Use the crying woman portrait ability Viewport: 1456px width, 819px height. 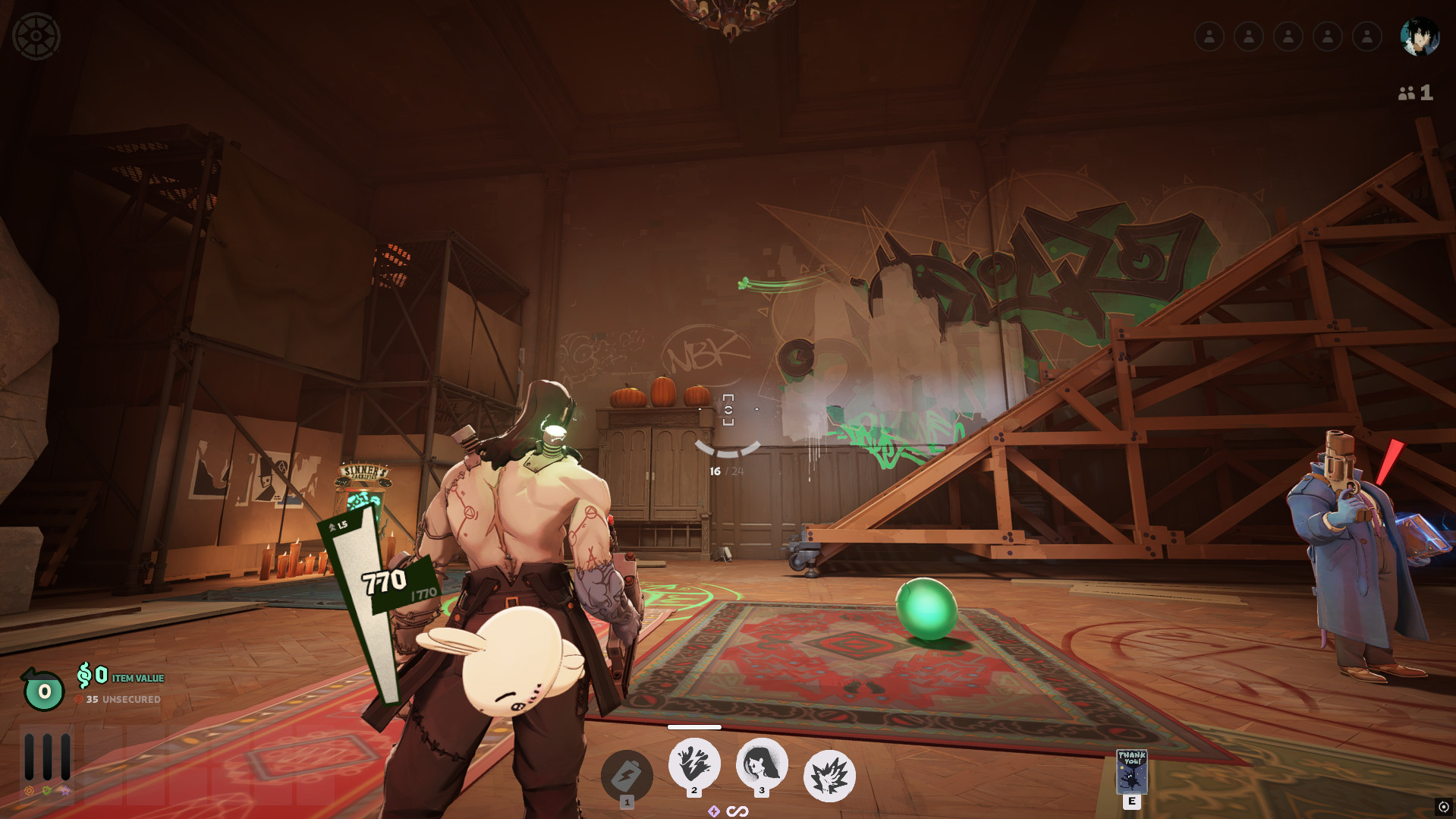tap(762, 764)
